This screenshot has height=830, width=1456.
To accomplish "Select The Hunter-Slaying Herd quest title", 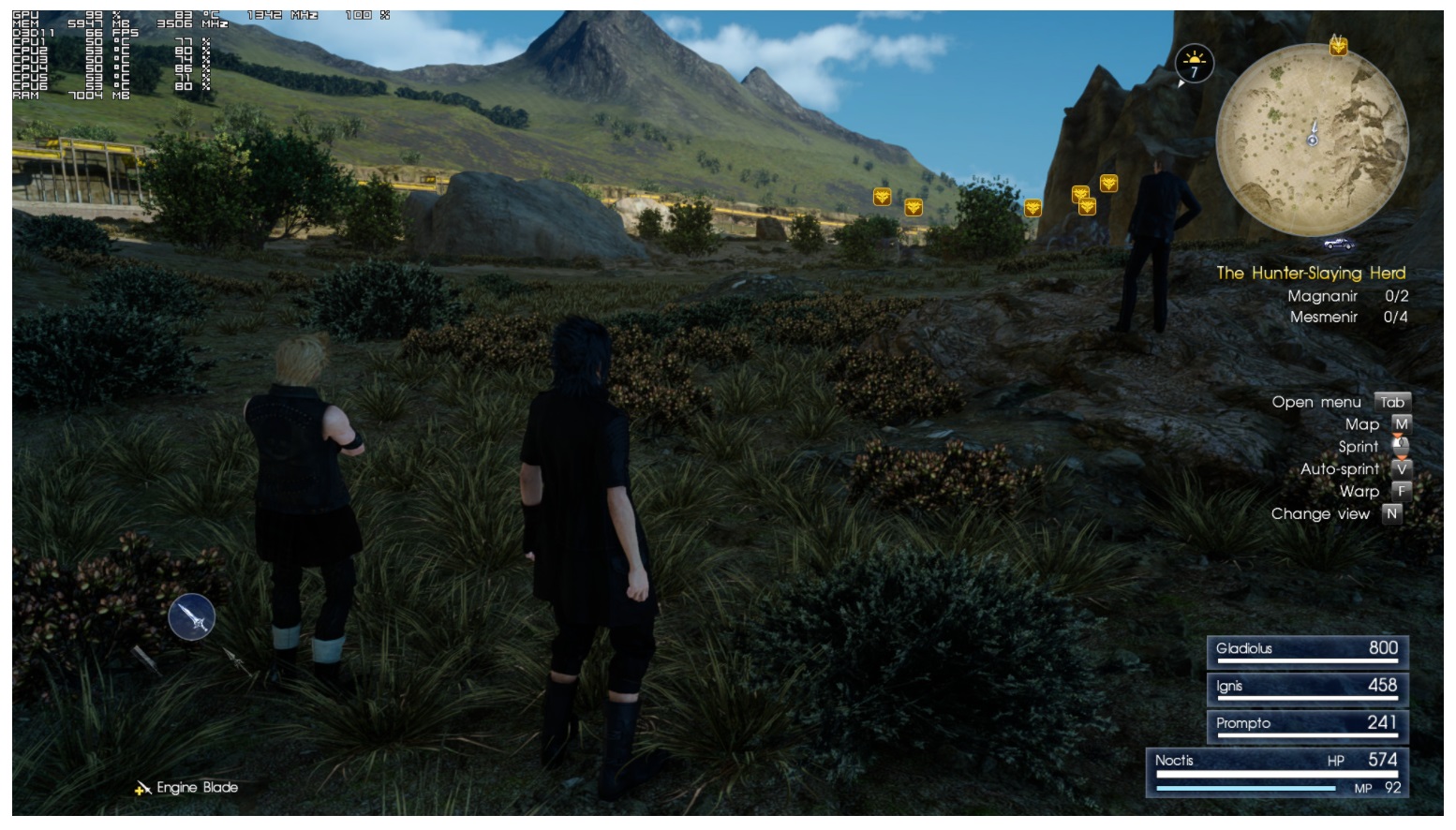I will (x=1311, y=274).
